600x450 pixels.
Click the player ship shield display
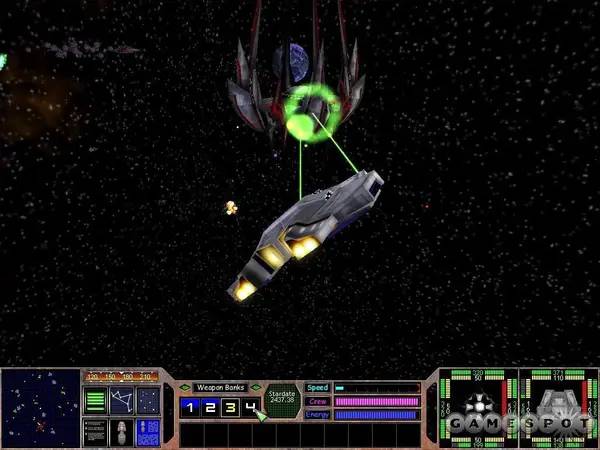pos(478,407)
